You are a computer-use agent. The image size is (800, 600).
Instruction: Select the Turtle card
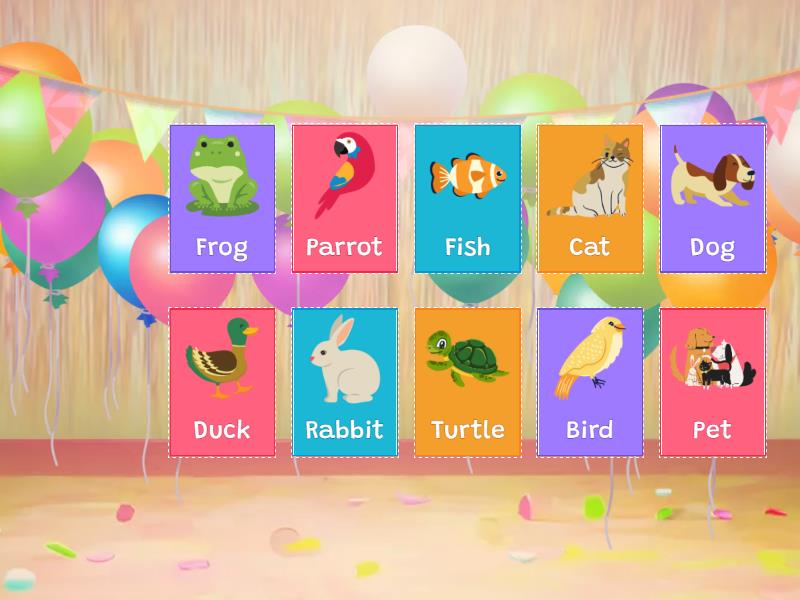(467, 382)
